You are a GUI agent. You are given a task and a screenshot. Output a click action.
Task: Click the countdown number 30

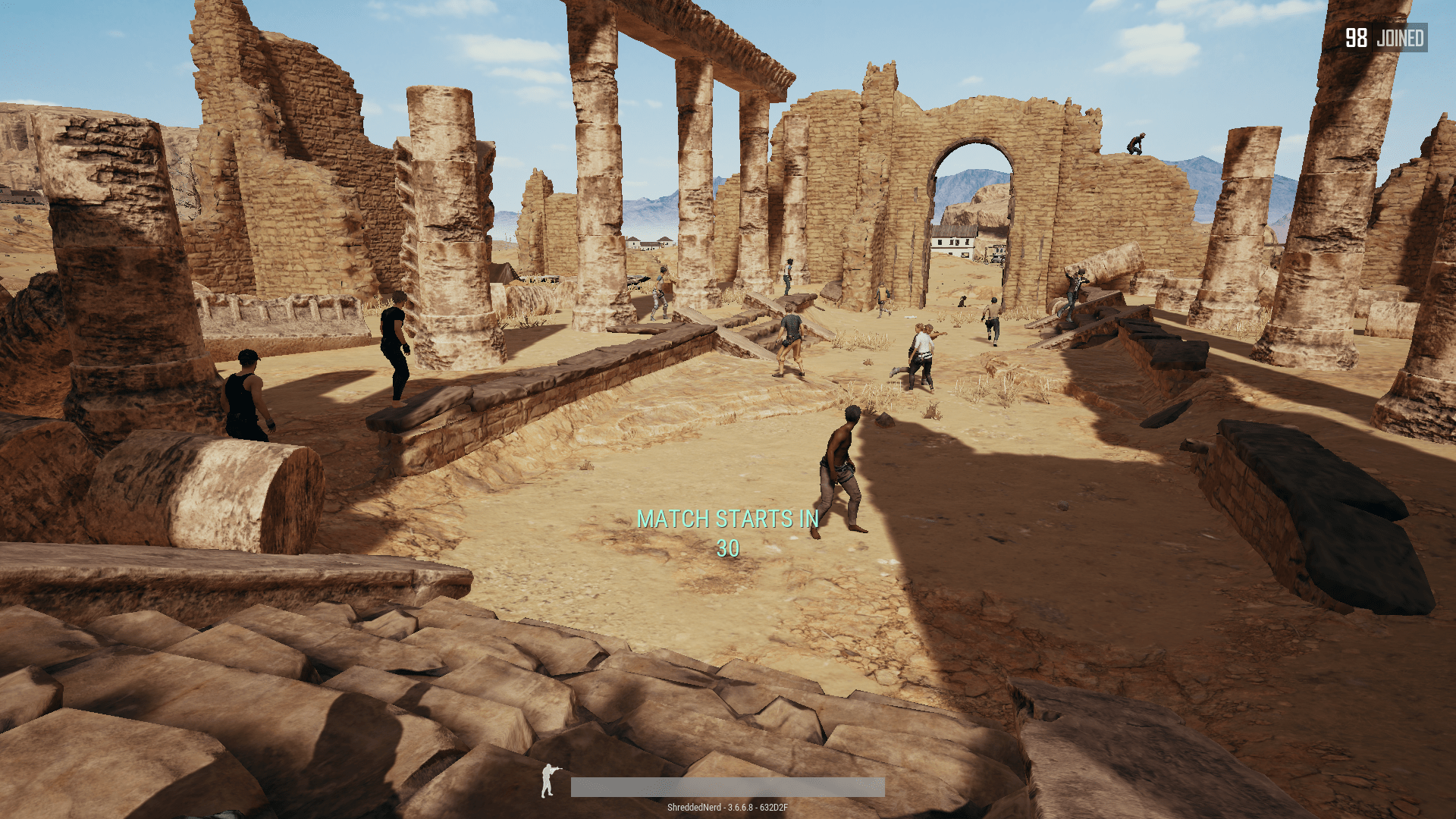727,548
